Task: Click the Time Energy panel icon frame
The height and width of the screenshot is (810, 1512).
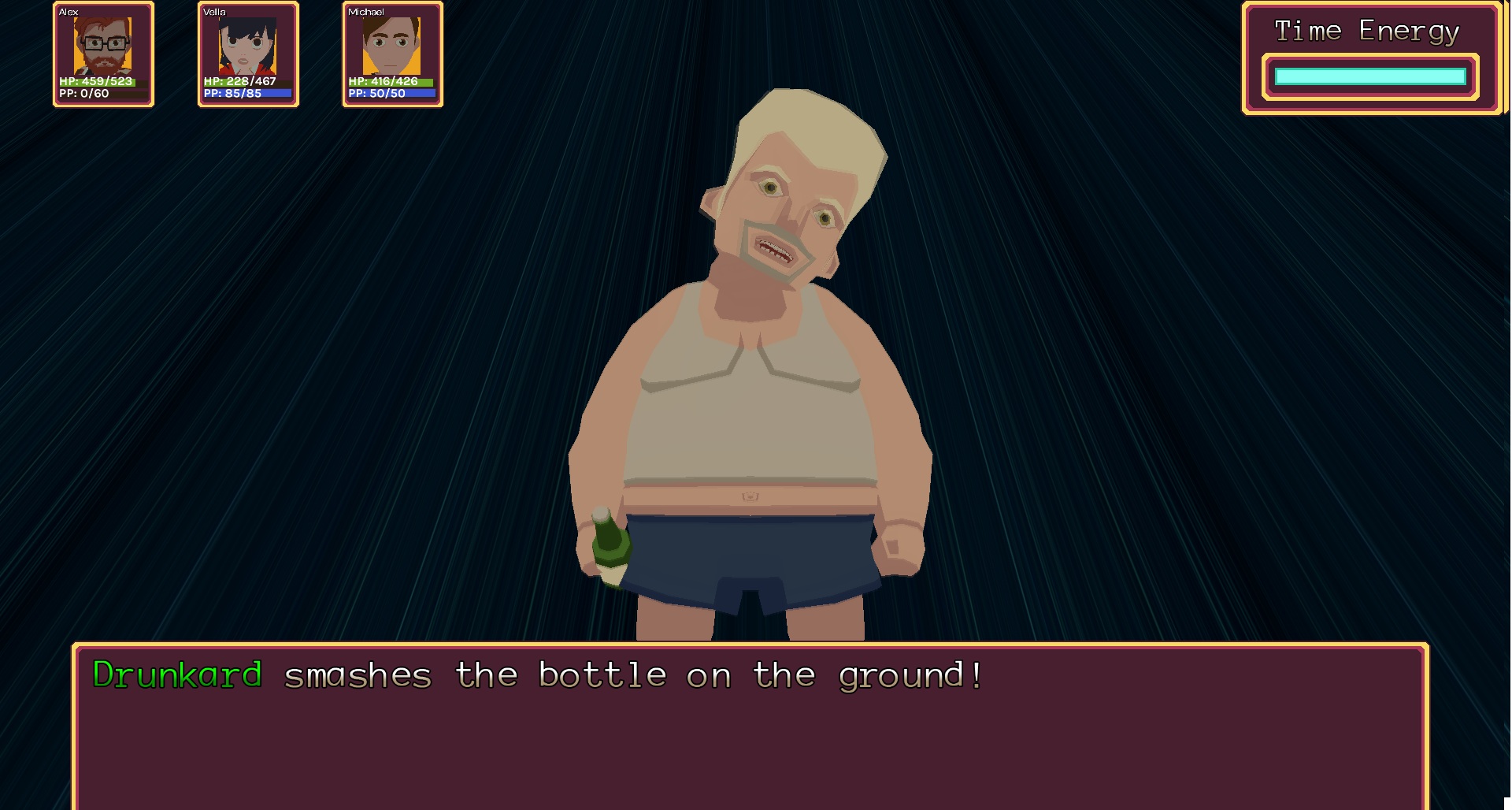Action: coord(1372,61)
